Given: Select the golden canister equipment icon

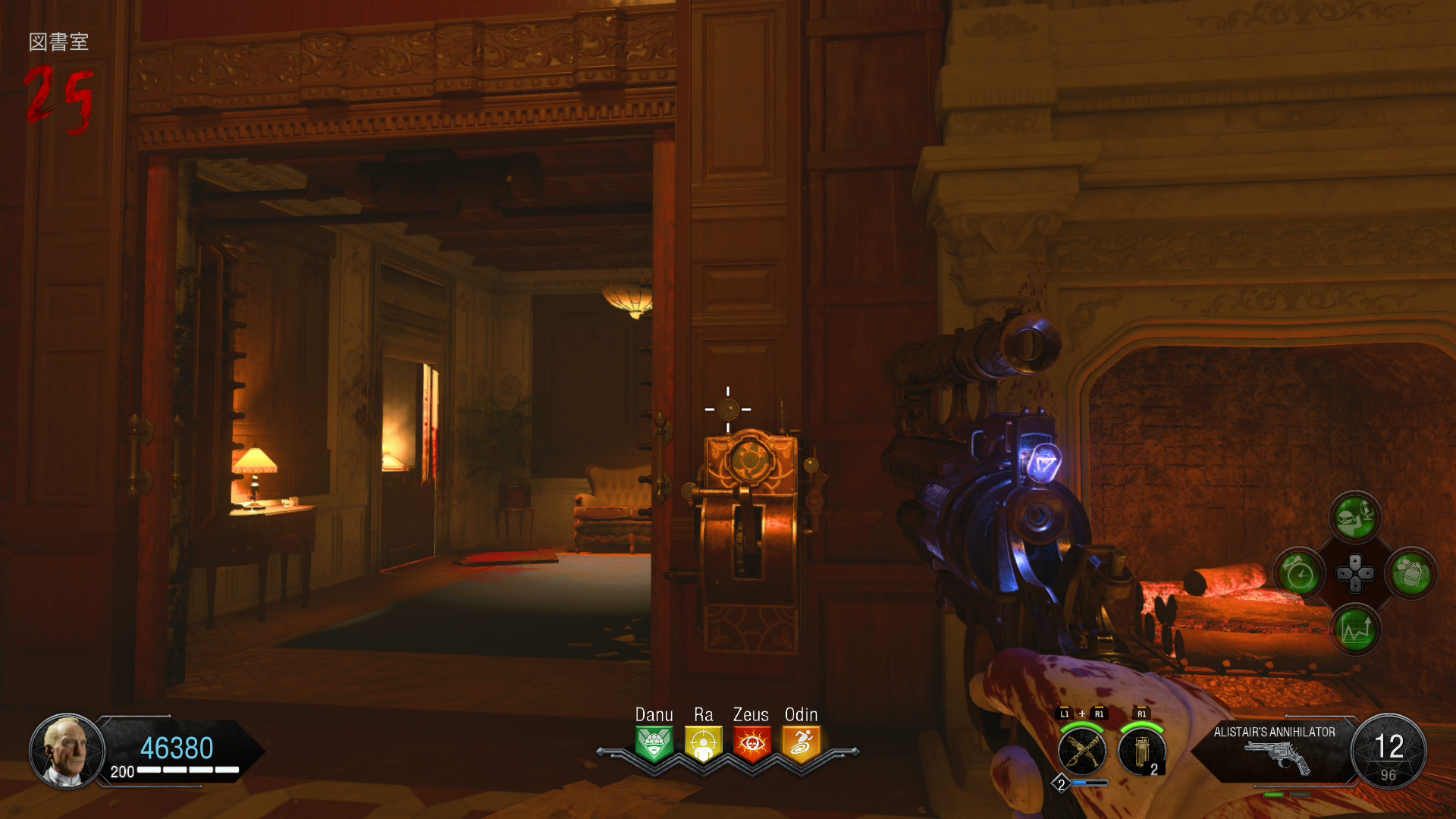Looking at the screenshot, I should (1141, 752).
